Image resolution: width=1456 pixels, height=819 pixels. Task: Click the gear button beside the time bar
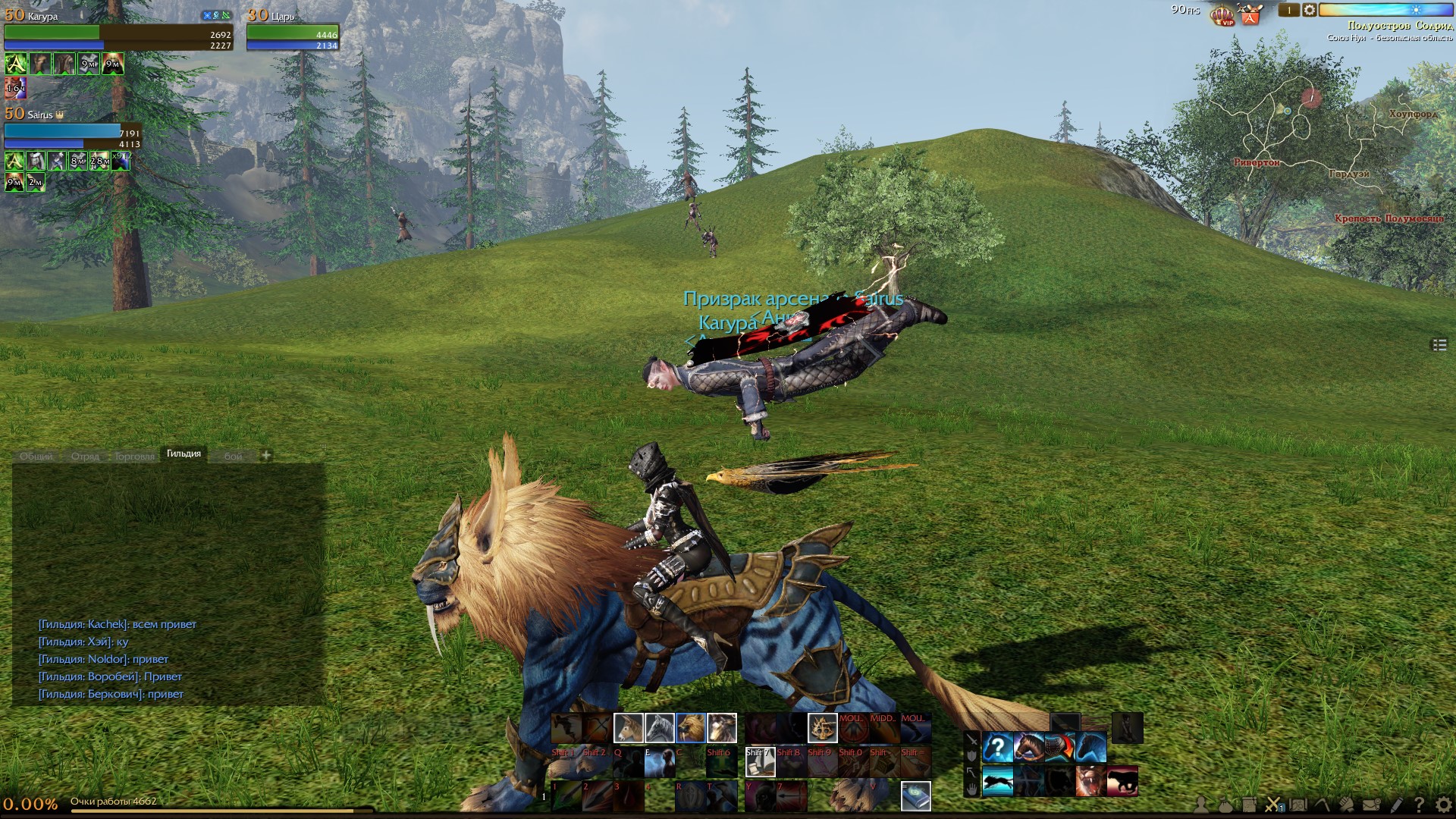[x=1310, y=11]
